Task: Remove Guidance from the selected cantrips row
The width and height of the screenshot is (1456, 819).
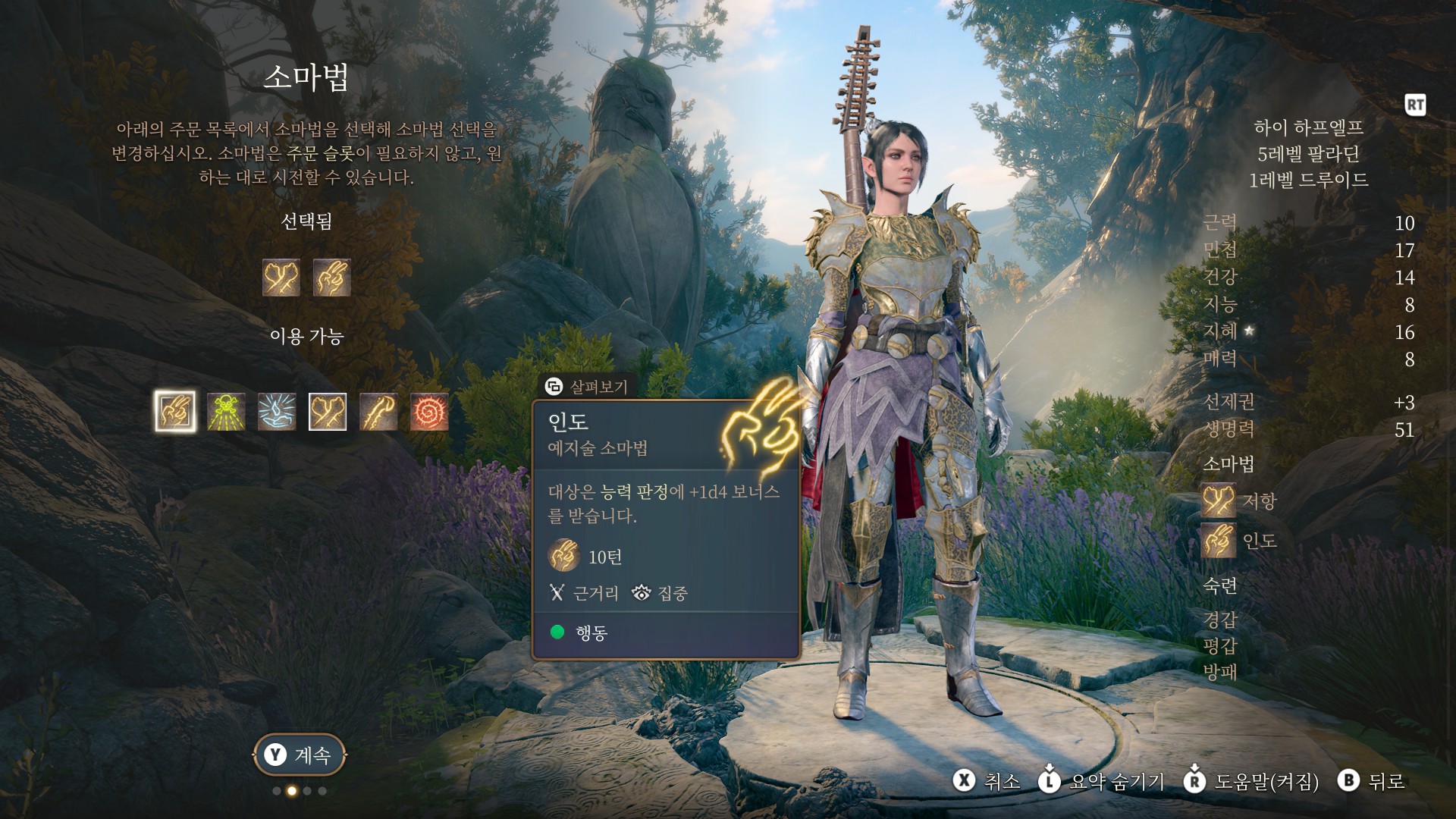Action: tap(331, 277)
